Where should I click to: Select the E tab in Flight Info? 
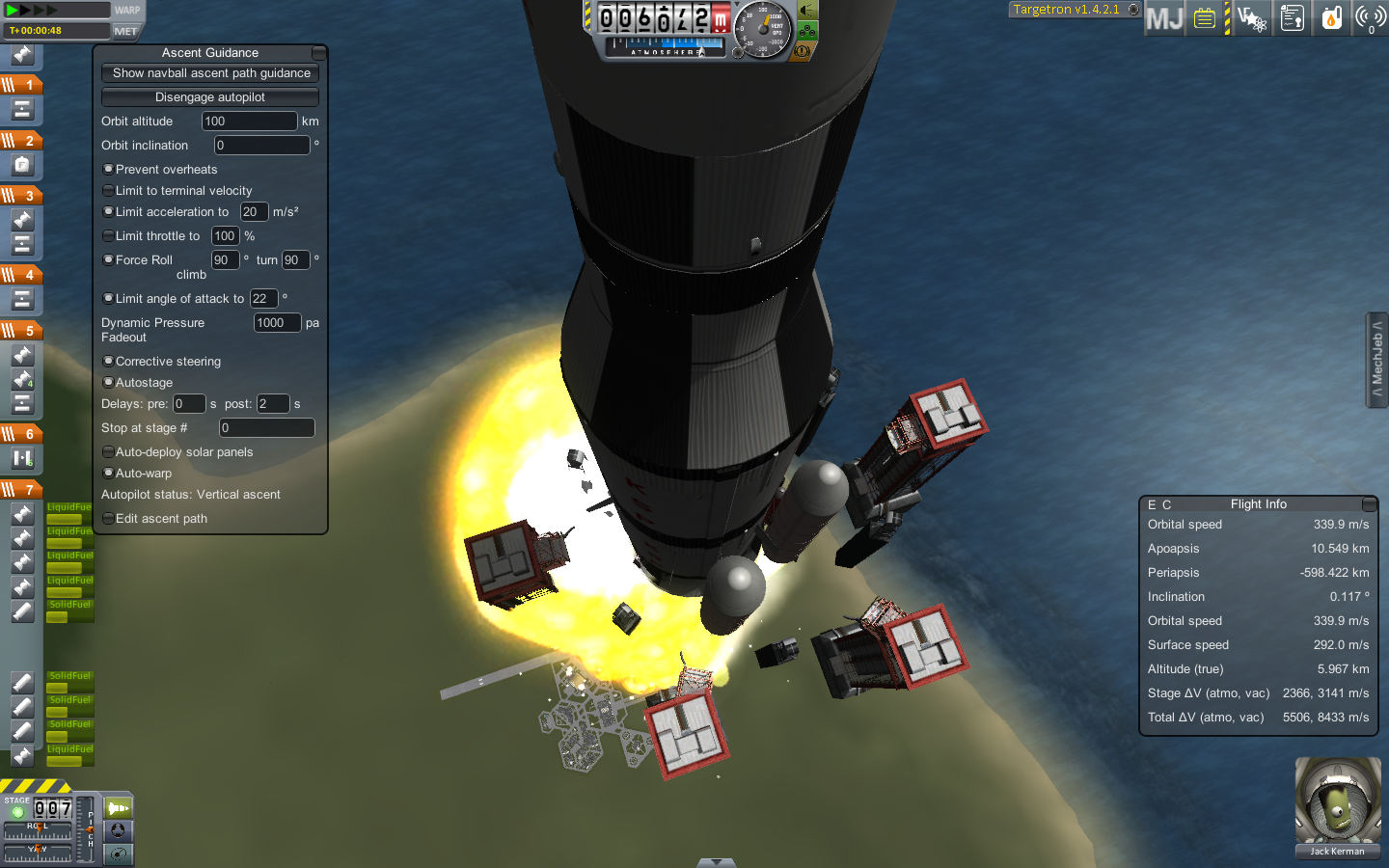[x=1154, y=504]
